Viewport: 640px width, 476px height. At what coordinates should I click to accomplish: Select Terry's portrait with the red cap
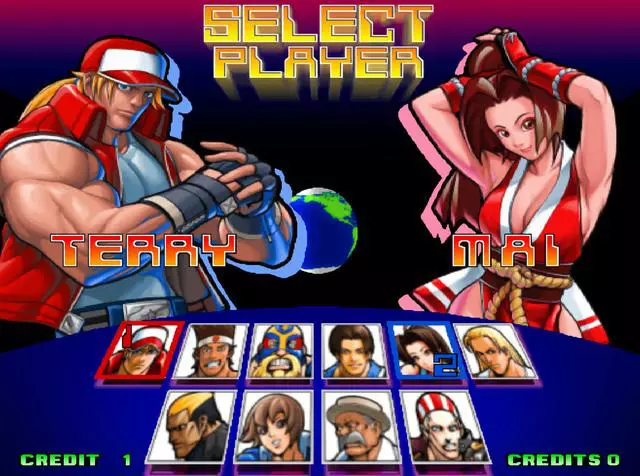[140, 350]
